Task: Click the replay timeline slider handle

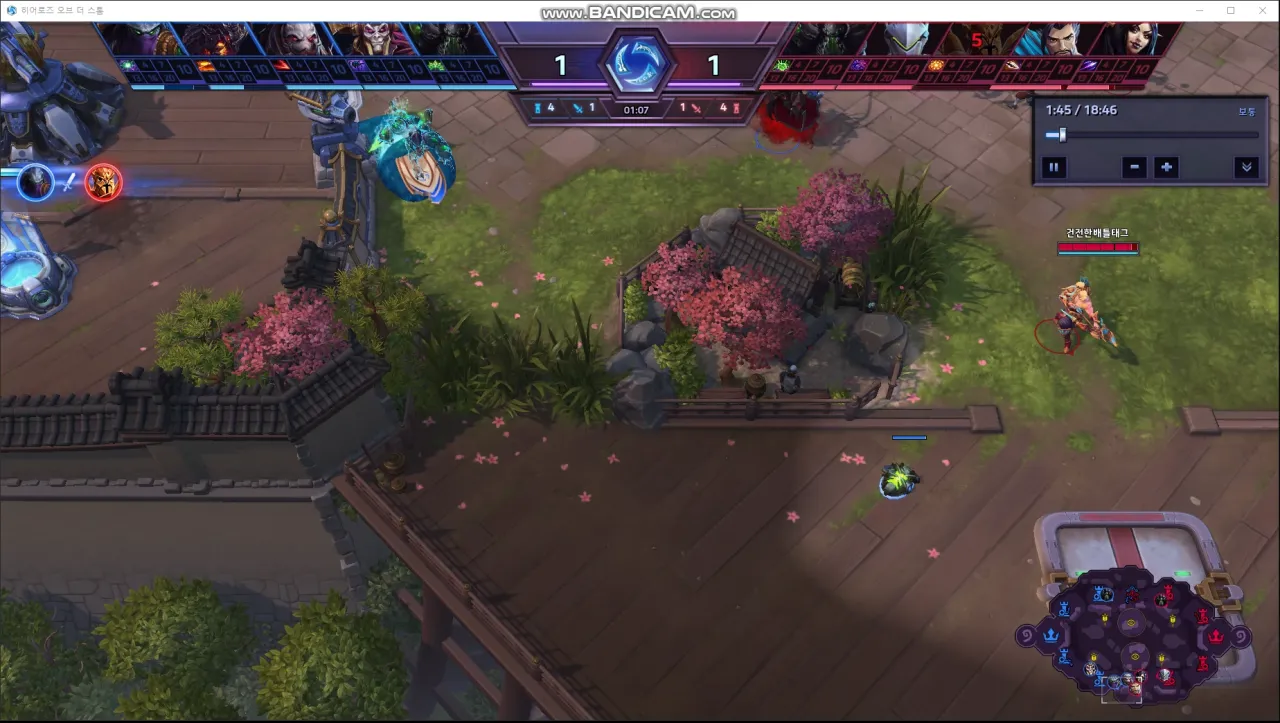Action: [1062, 135]
